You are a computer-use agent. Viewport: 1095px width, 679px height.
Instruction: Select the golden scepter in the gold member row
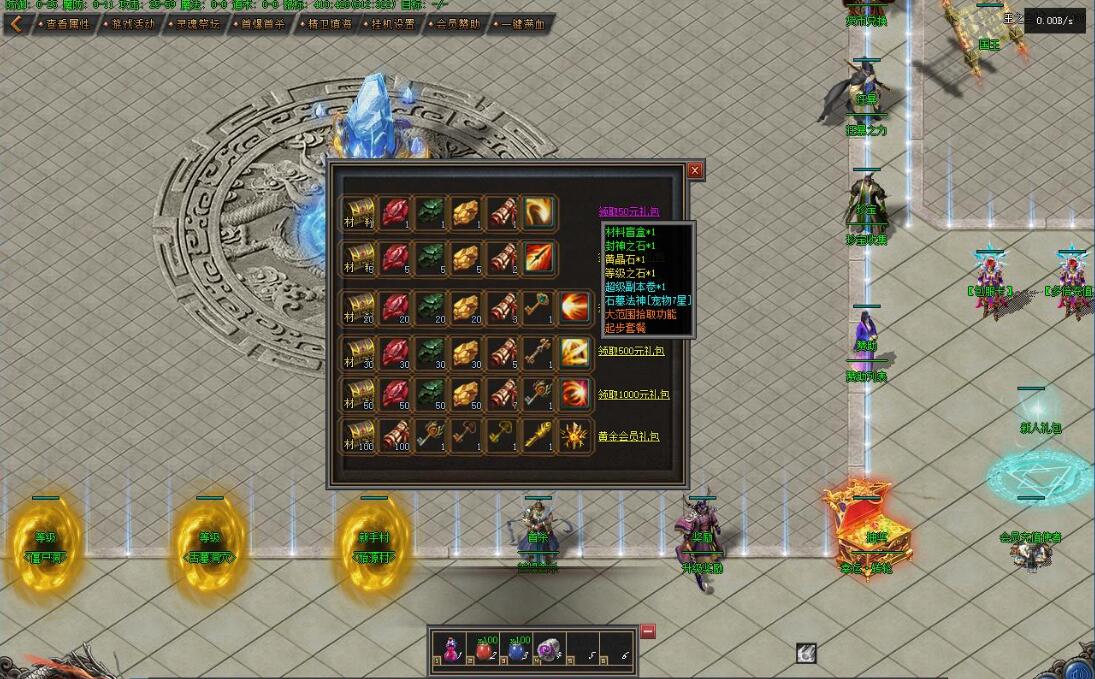[x=539, y=437]
